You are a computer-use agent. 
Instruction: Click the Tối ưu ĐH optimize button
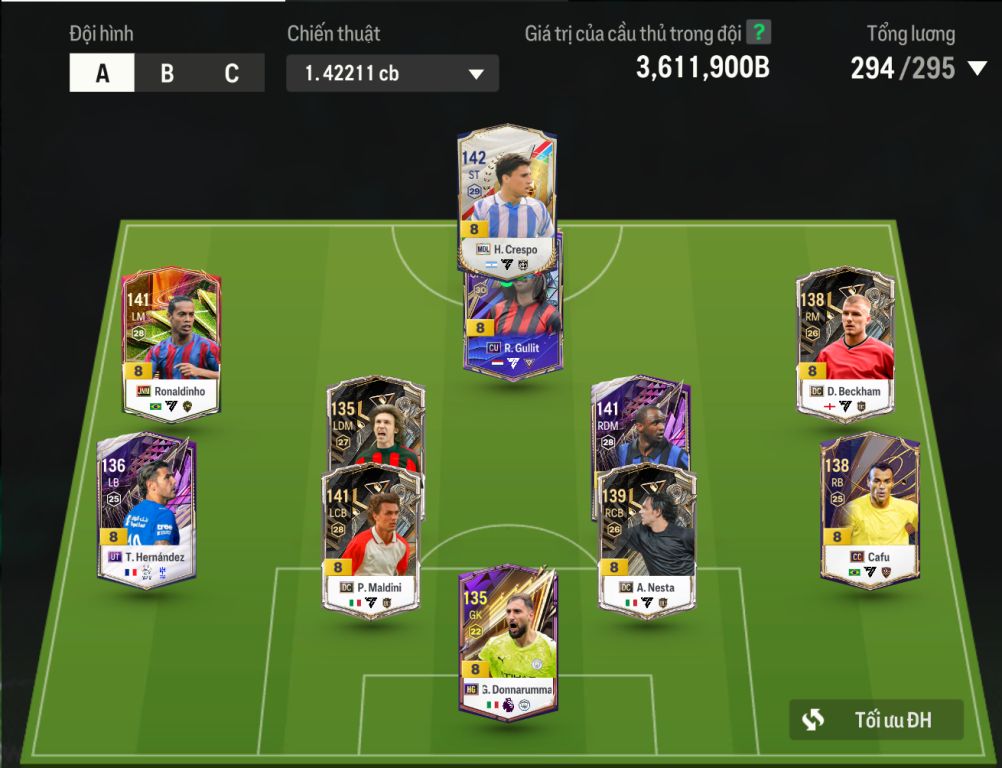pyautogui.click(x=875, y=719)
